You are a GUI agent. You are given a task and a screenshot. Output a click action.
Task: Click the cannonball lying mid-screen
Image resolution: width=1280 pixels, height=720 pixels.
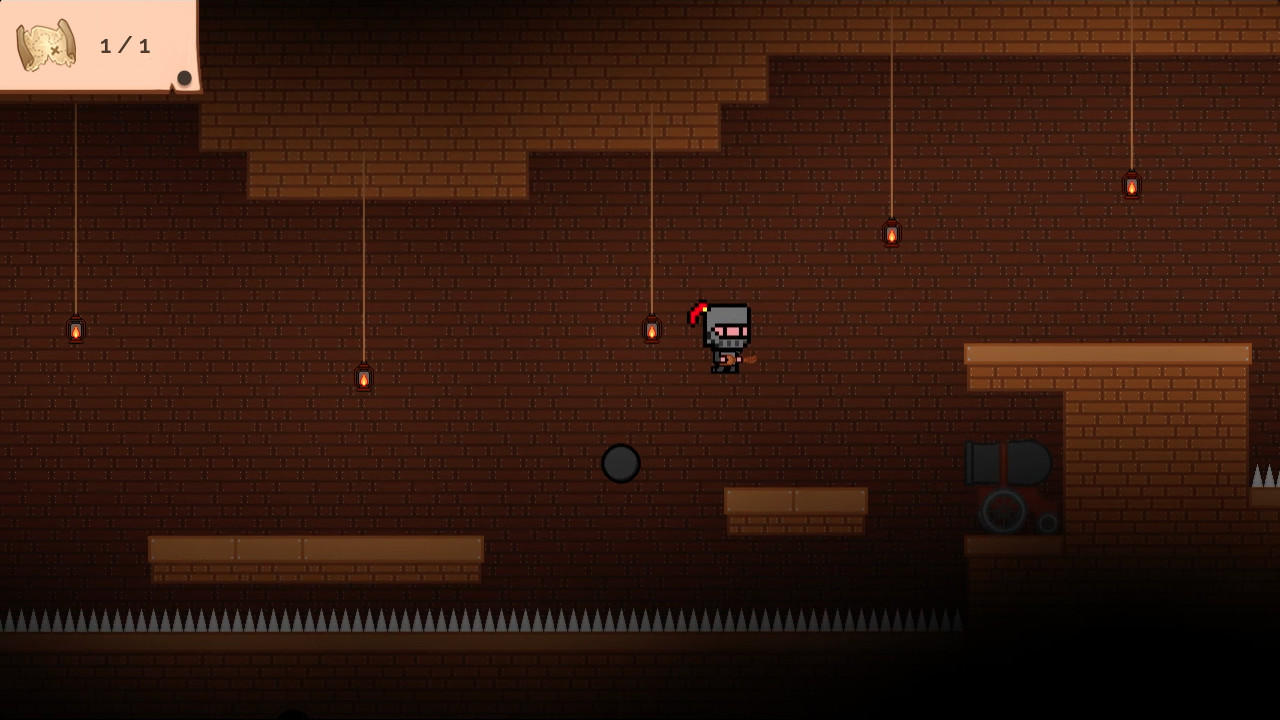pyautogui.click(x=621, y=463)
